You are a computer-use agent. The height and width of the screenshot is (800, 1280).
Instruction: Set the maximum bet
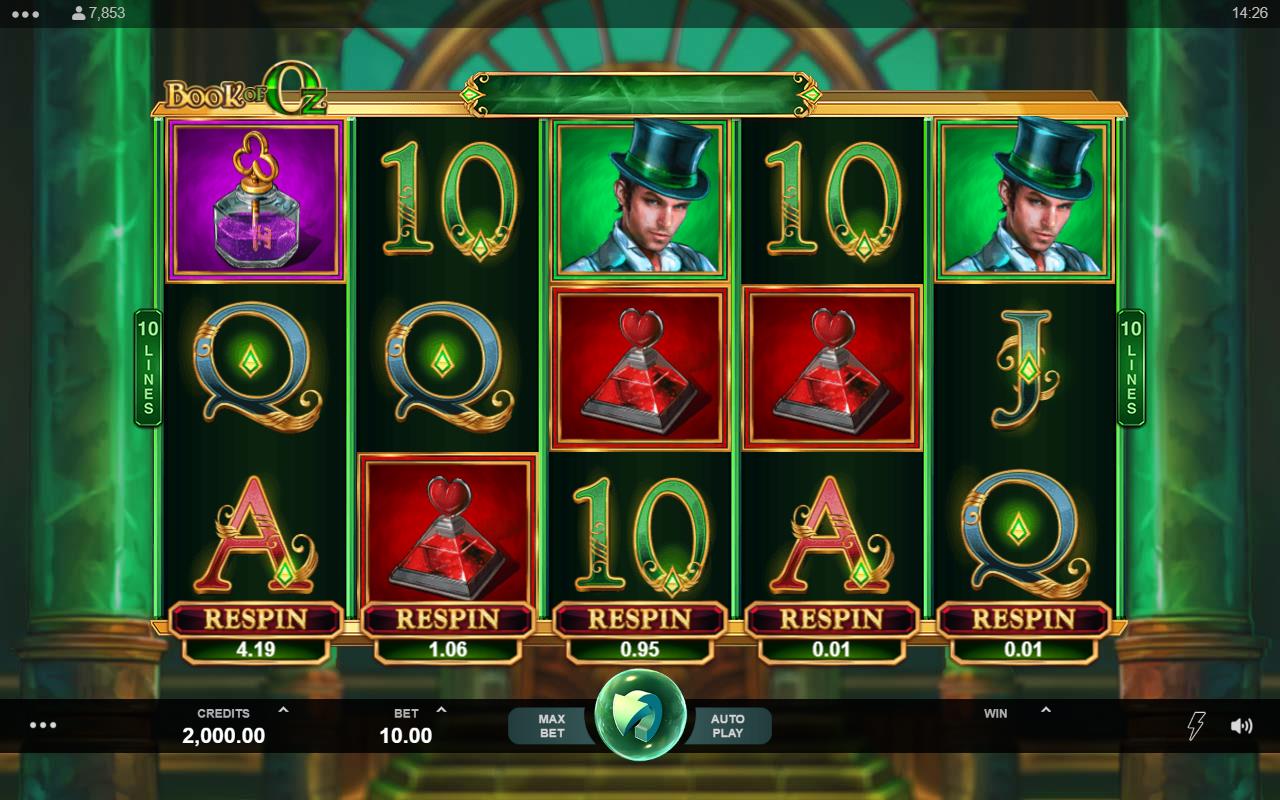point(551,726)
